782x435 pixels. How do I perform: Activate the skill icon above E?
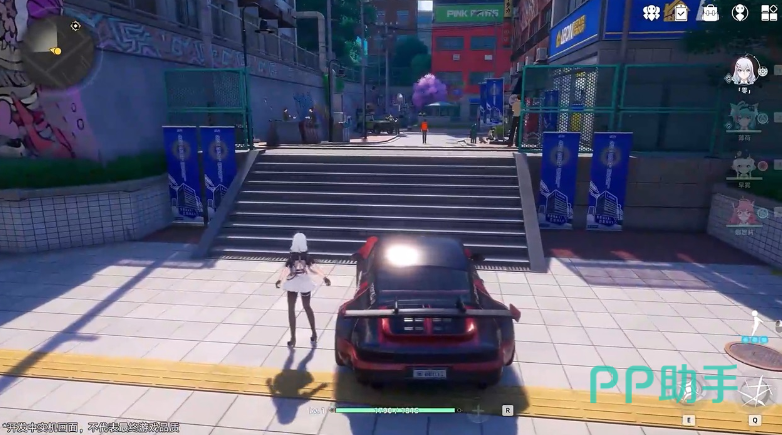tap(689, 394)
